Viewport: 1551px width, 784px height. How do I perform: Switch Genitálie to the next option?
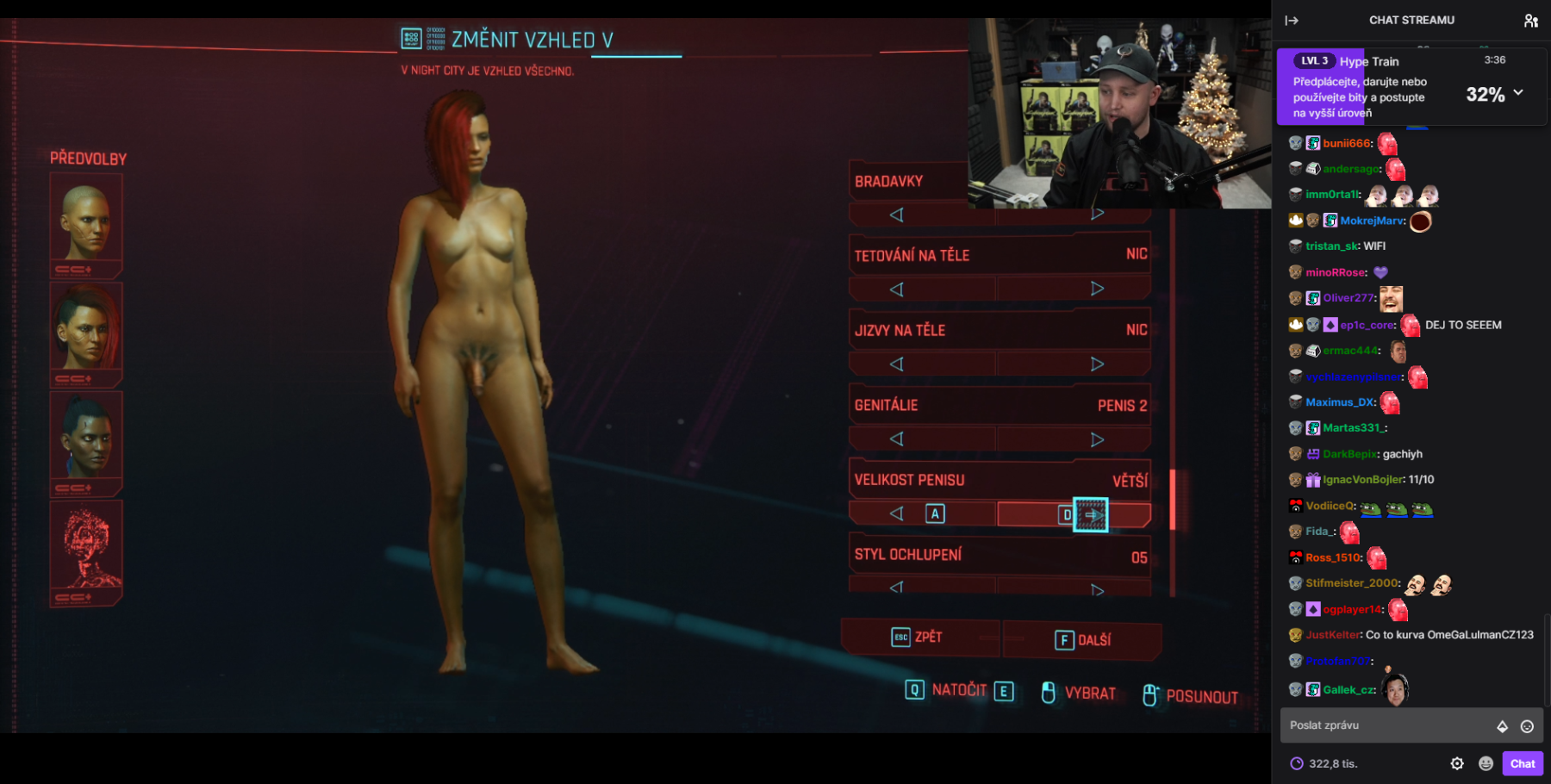(x=1097, y=439)
